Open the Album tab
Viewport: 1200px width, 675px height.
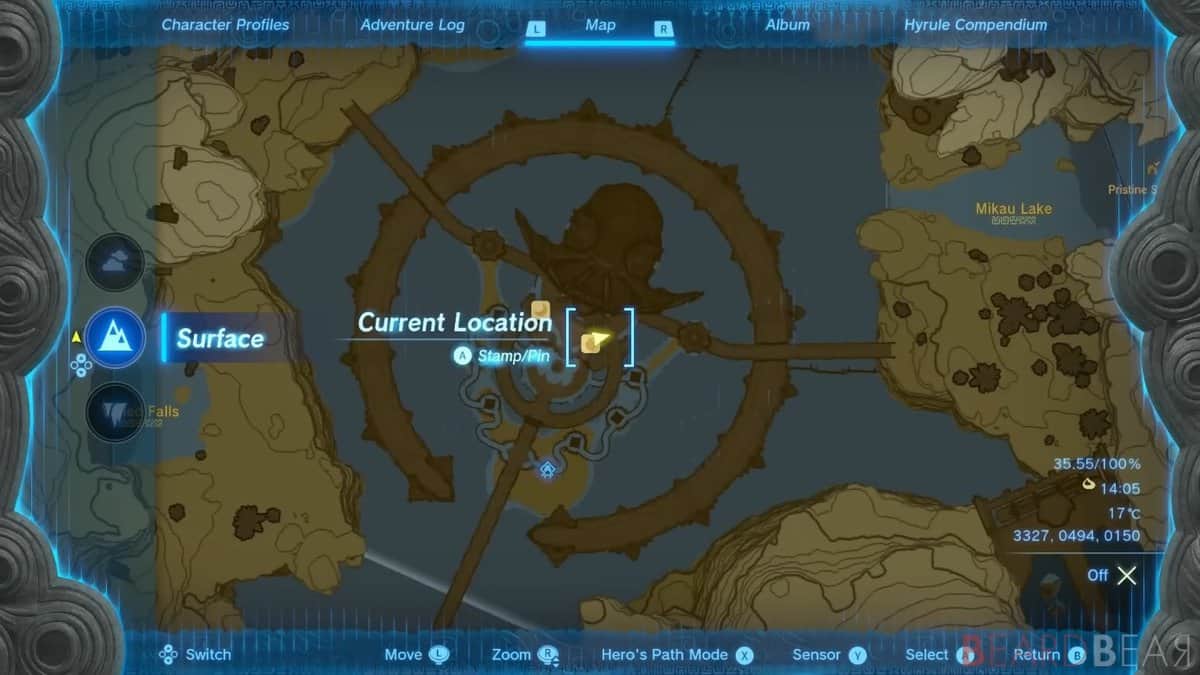(x=787, y=25)
